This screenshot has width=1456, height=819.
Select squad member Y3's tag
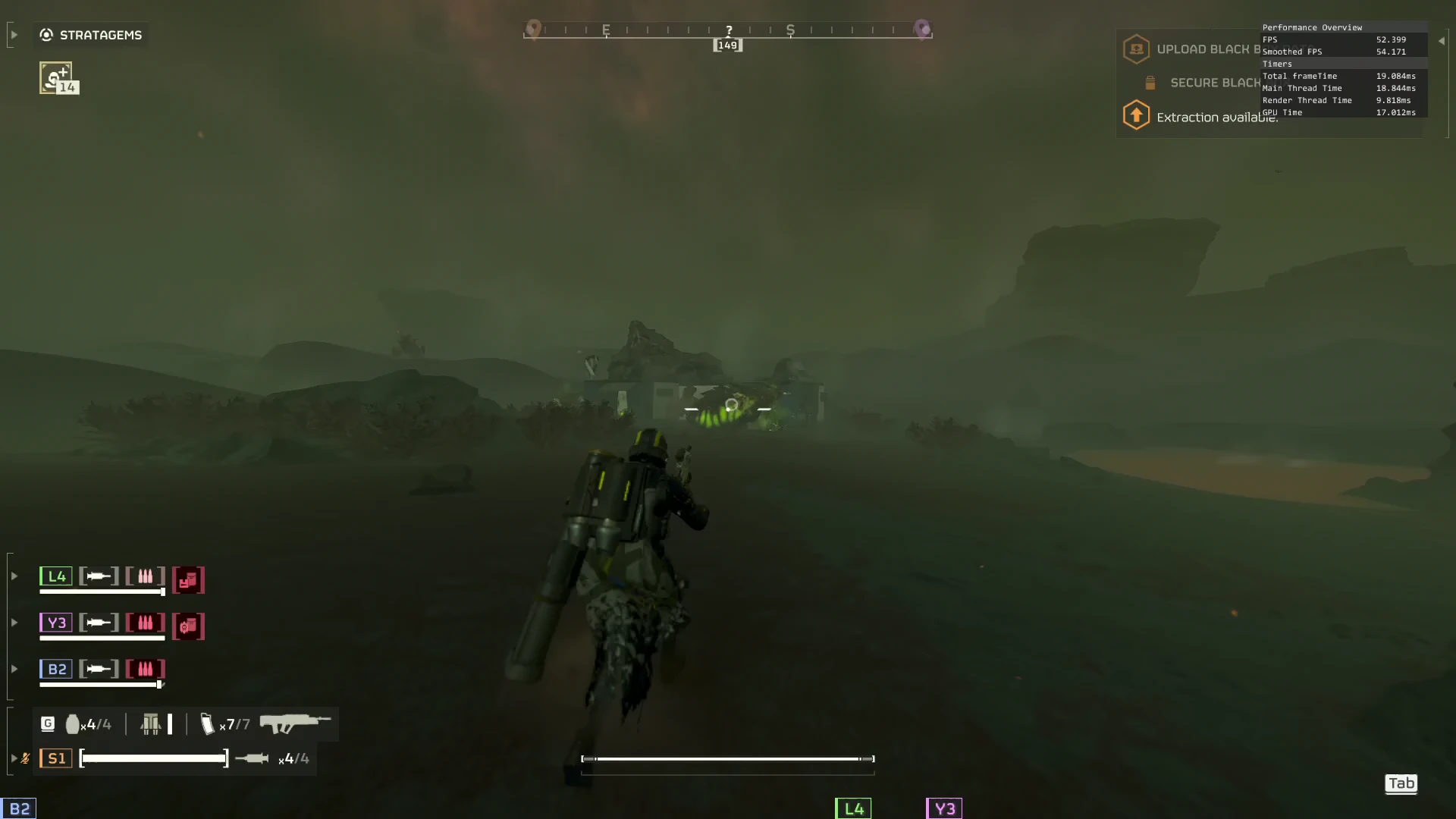tap(56, 623)
